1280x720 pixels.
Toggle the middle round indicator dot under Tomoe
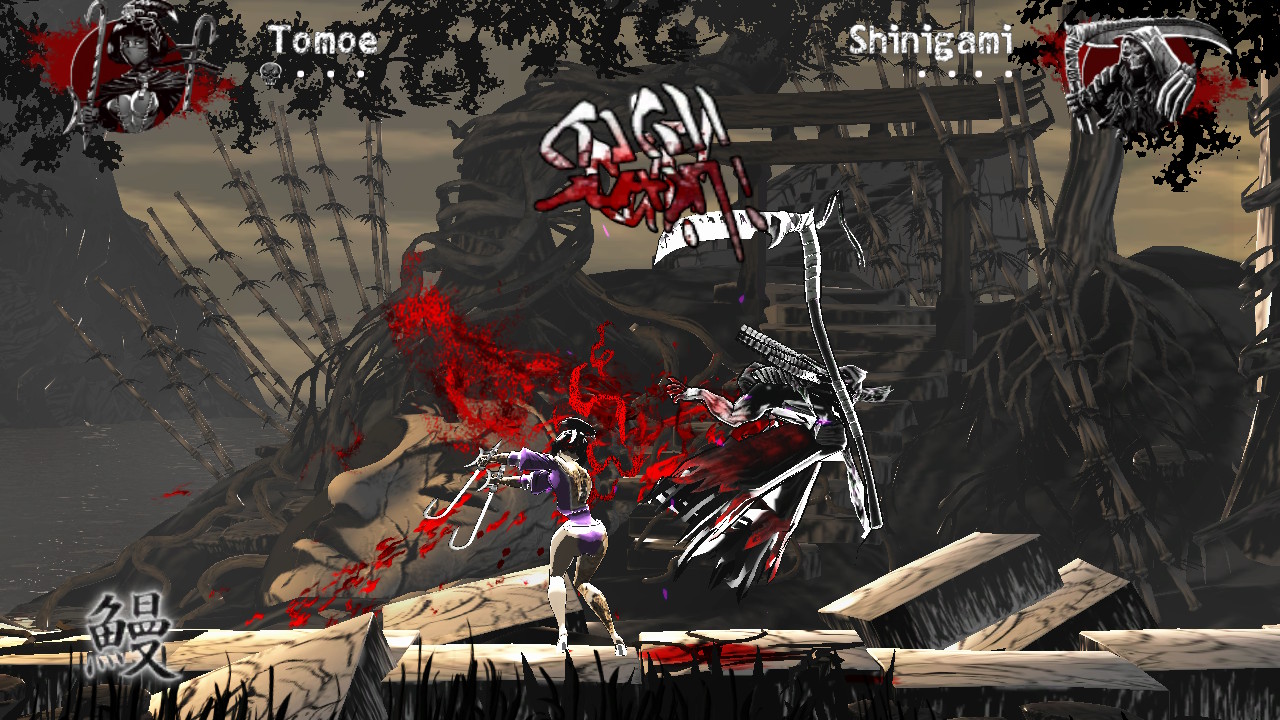pos(331,73)
